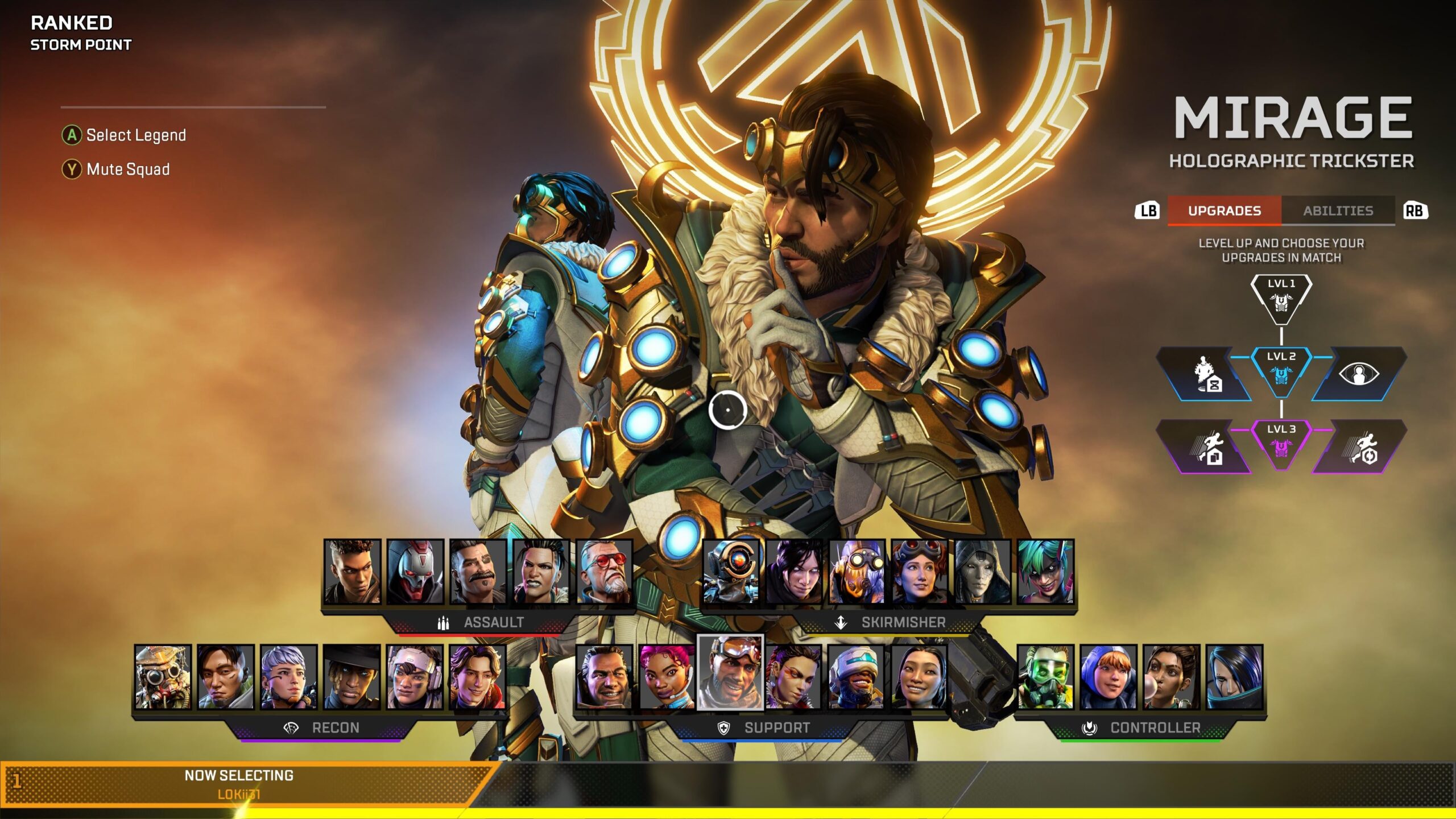Select the teal-haired Alter portrait
1456x819 pixels.
(1045, 571)
